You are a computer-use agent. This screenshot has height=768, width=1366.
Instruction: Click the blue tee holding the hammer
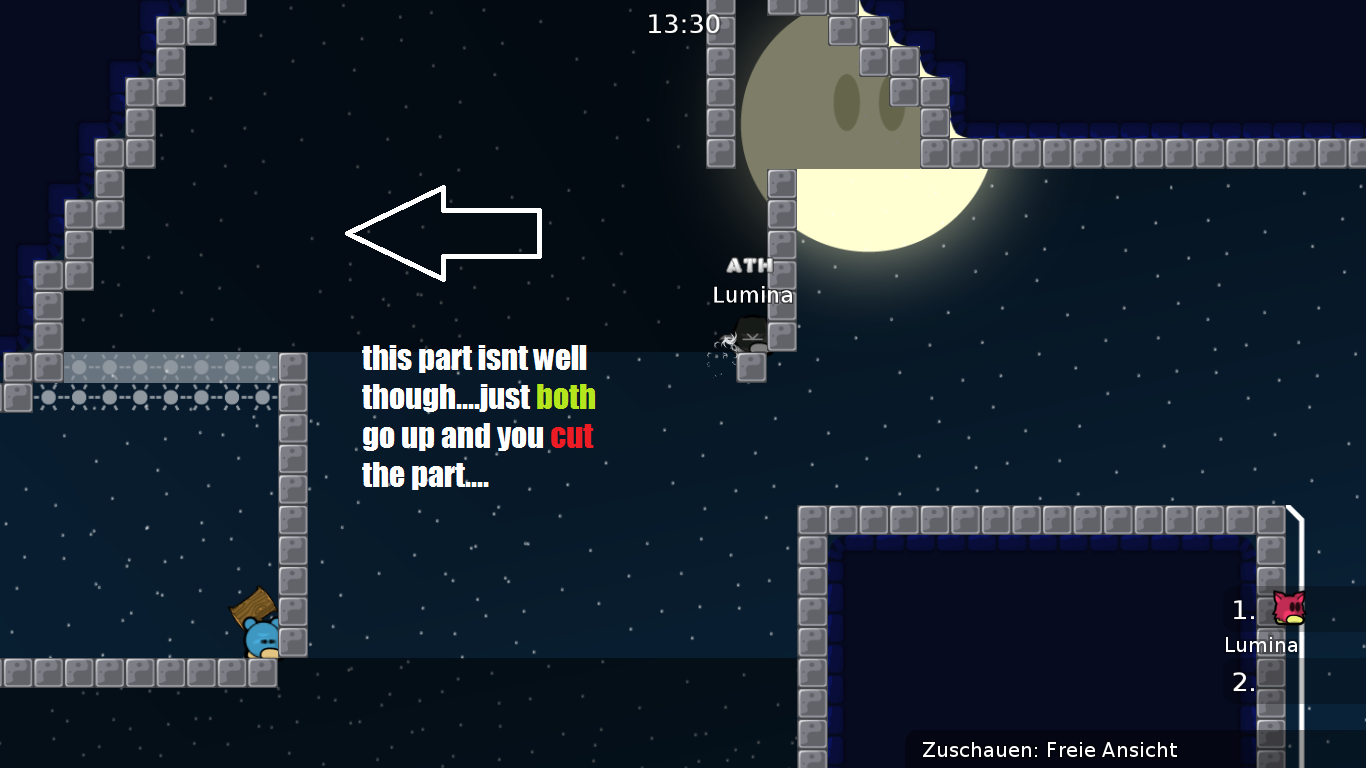pyautogui.click(x=258, y=636)
